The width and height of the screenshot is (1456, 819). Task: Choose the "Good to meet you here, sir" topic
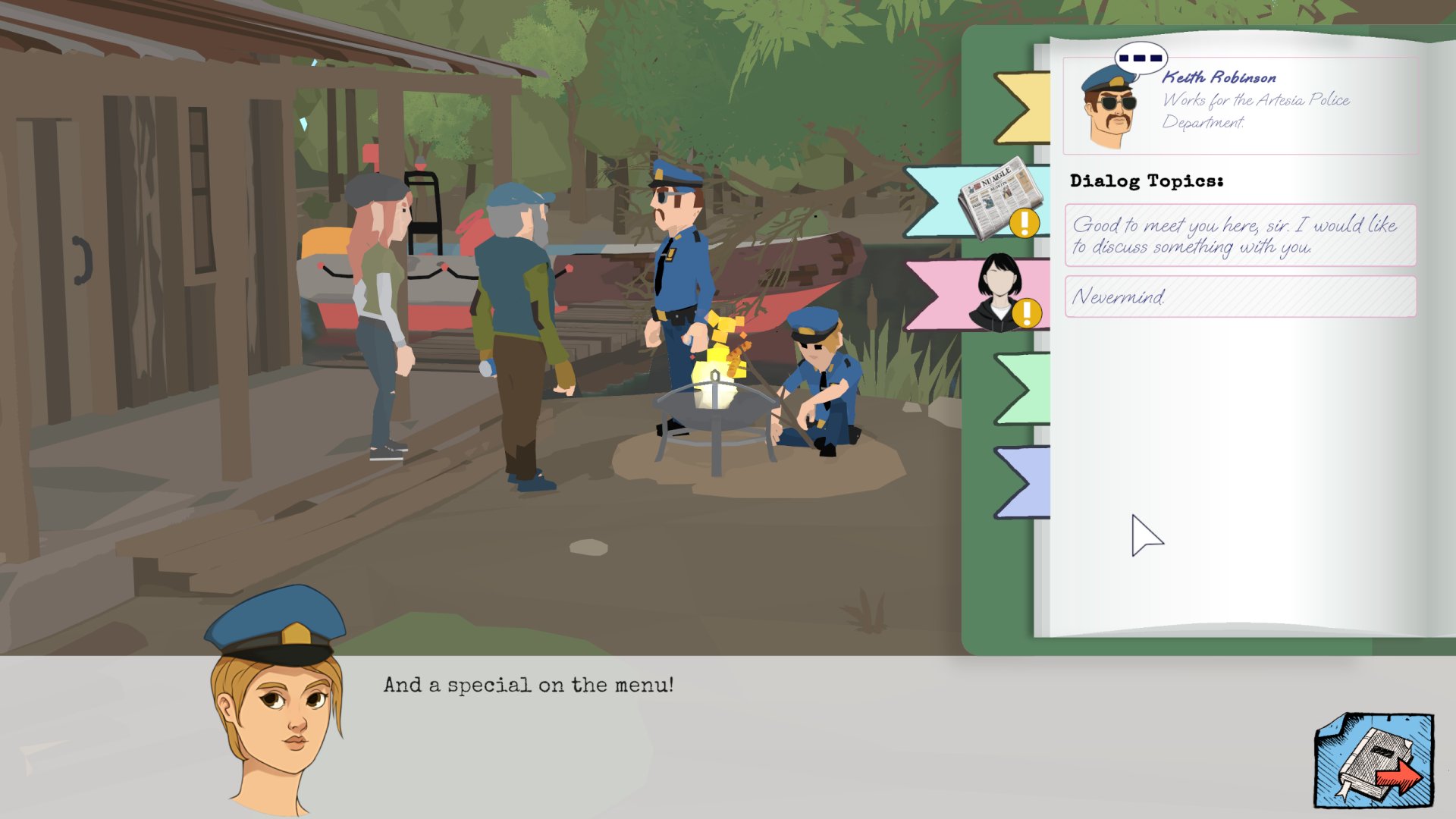(1240, 235)
